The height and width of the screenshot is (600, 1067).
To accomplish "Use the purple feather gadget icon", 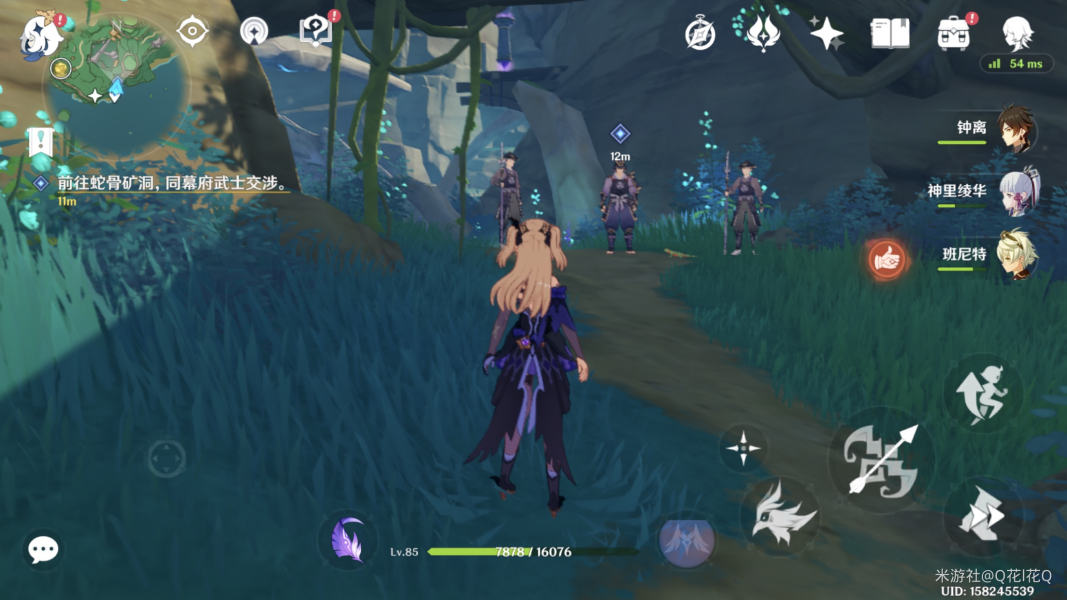I will click(347, 541).
